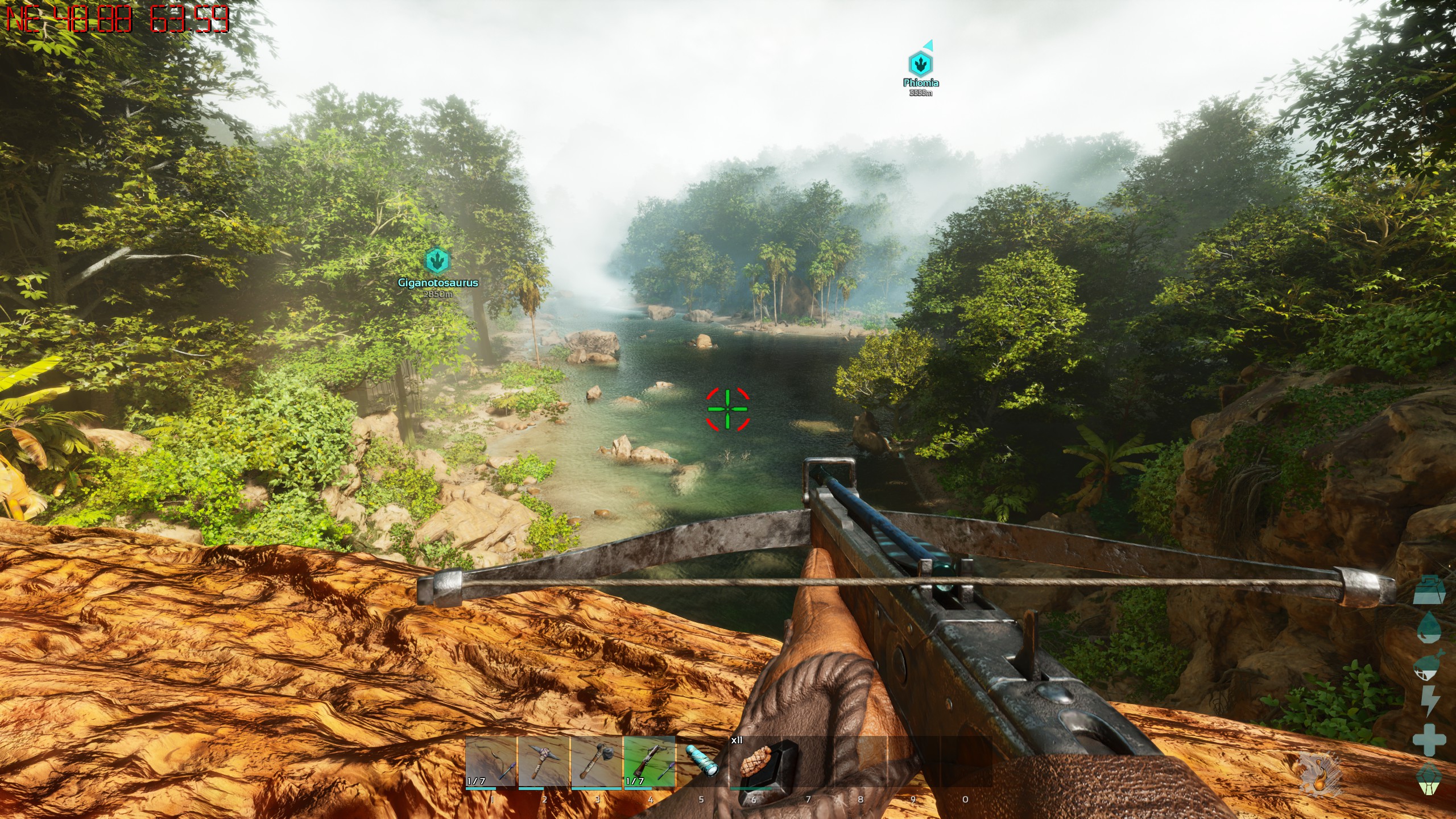Select the Phiomia waypoint marker
The image size is (1456, 819).
[920, 64]
